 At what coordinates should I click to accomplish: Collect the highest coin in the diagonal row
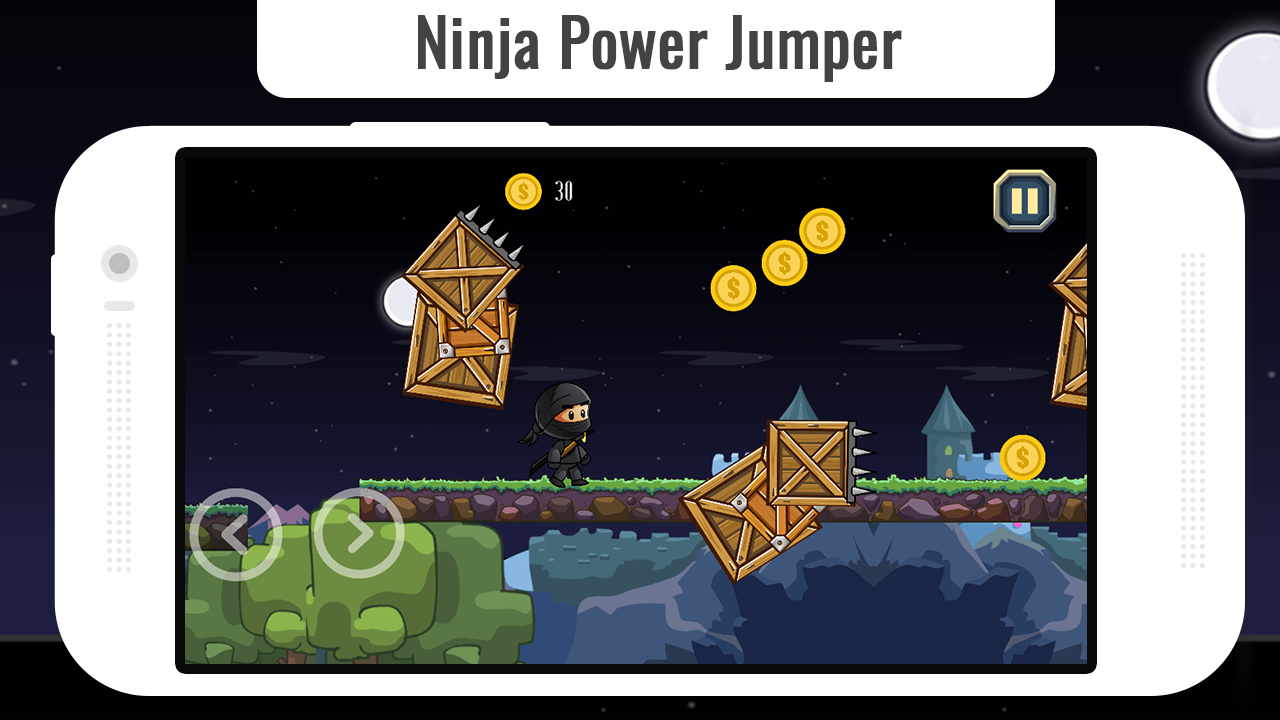[821, 231]
